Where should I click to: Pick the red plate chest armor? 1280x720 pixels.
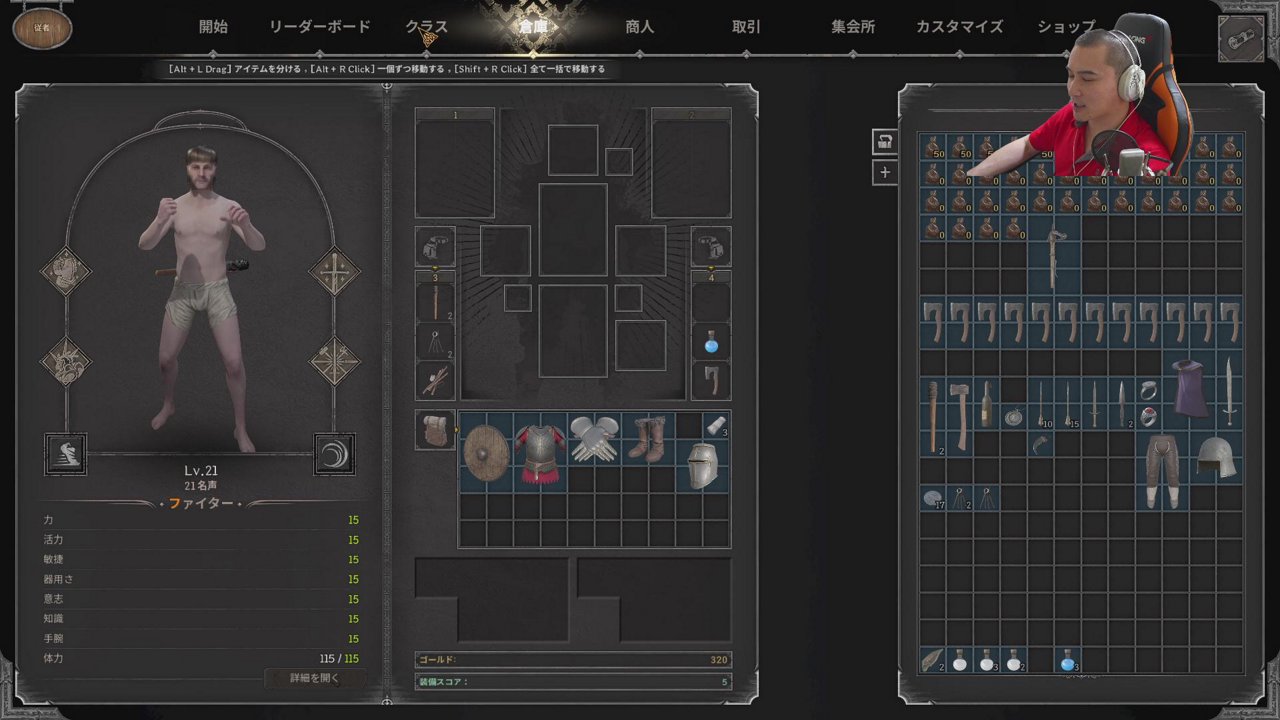[x=540, y=453]
